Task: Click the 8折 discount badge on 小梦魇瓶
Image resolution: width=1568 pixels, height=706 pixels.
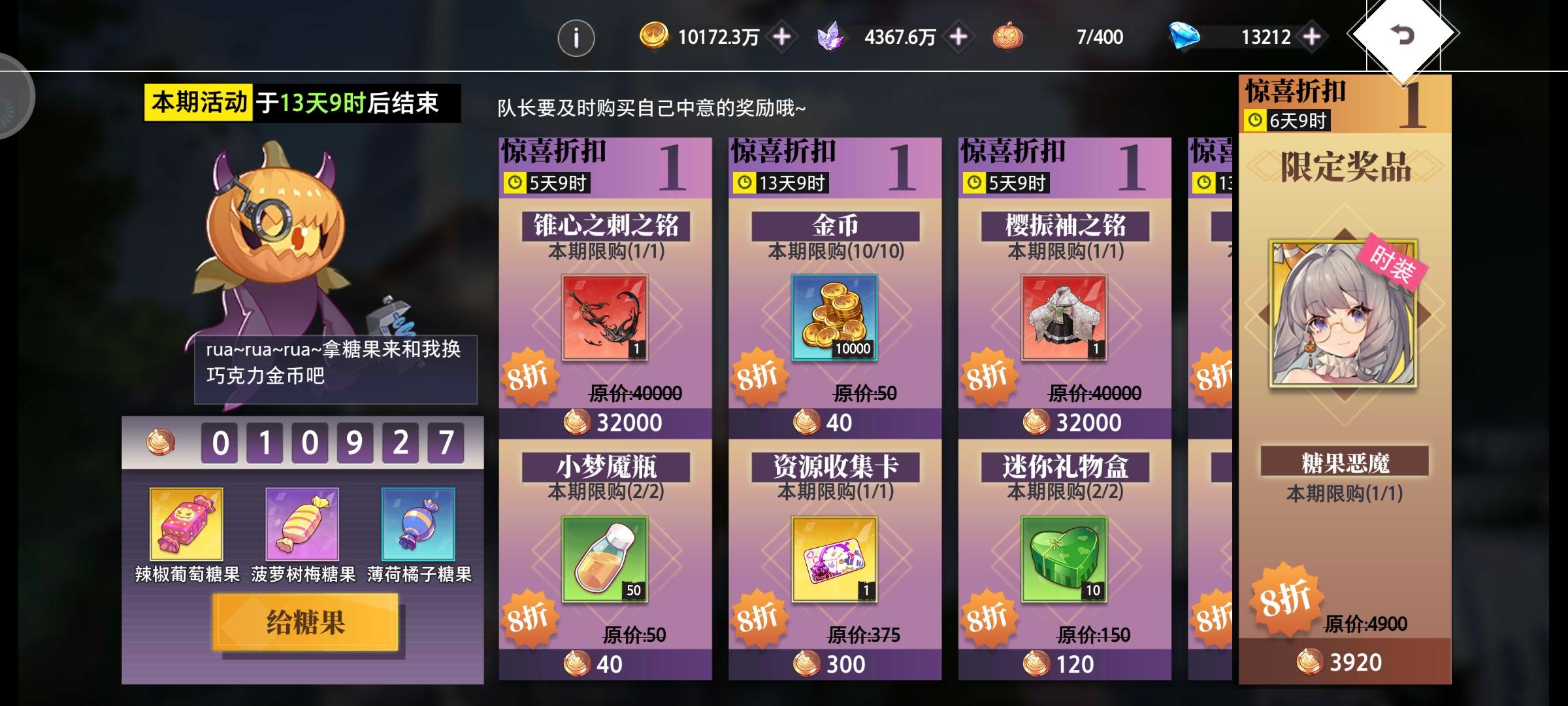Action: click(x=531, y=616)
